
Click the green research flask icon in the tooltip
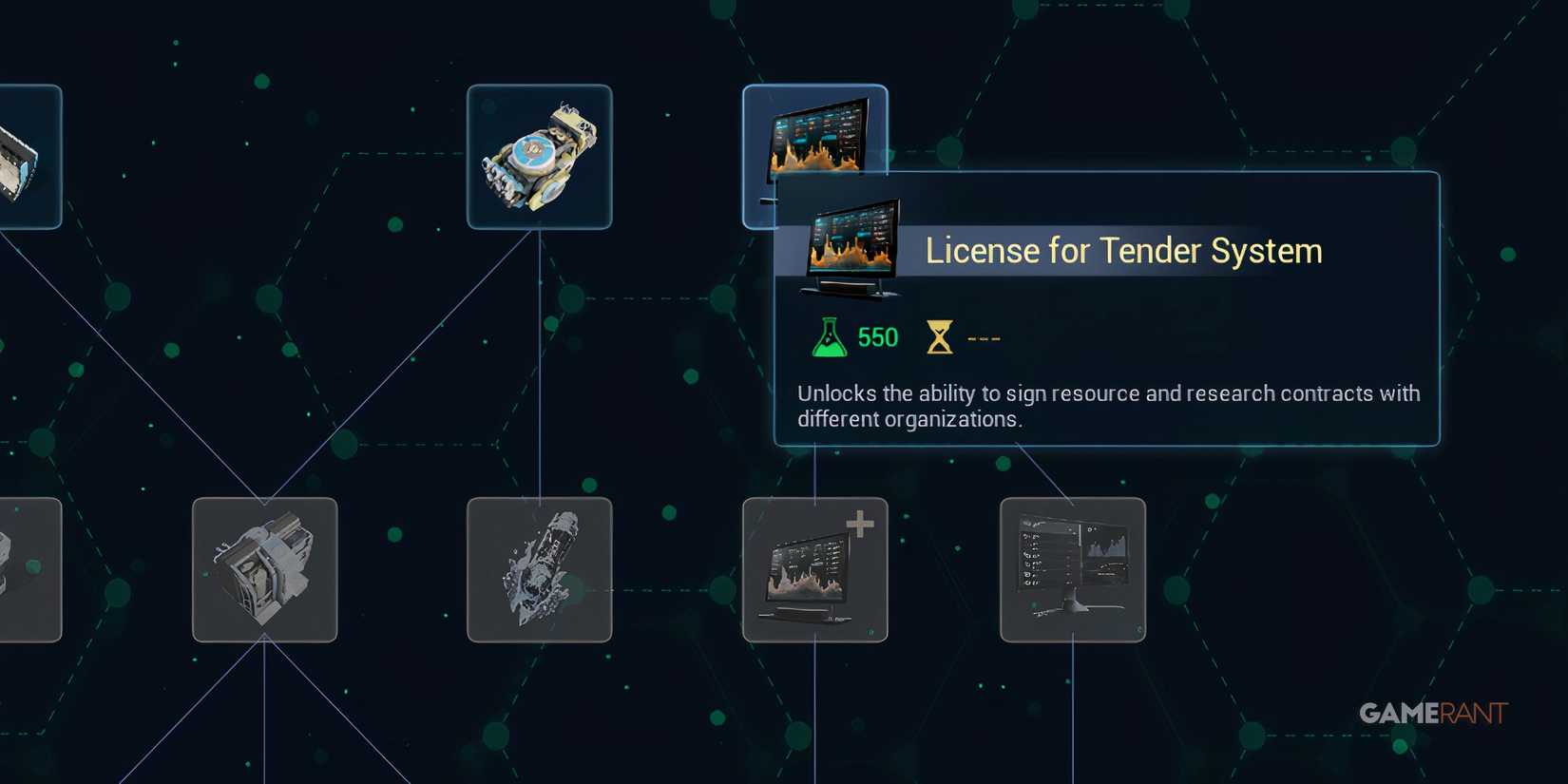828,335
